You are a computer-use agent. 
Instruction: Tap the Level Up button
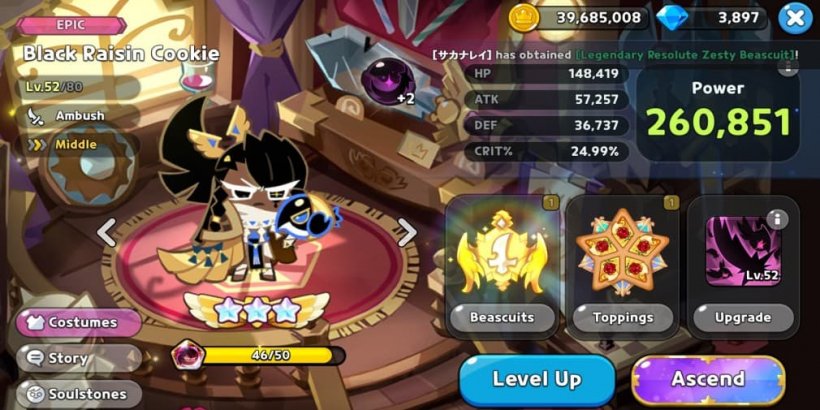point(537,380)
